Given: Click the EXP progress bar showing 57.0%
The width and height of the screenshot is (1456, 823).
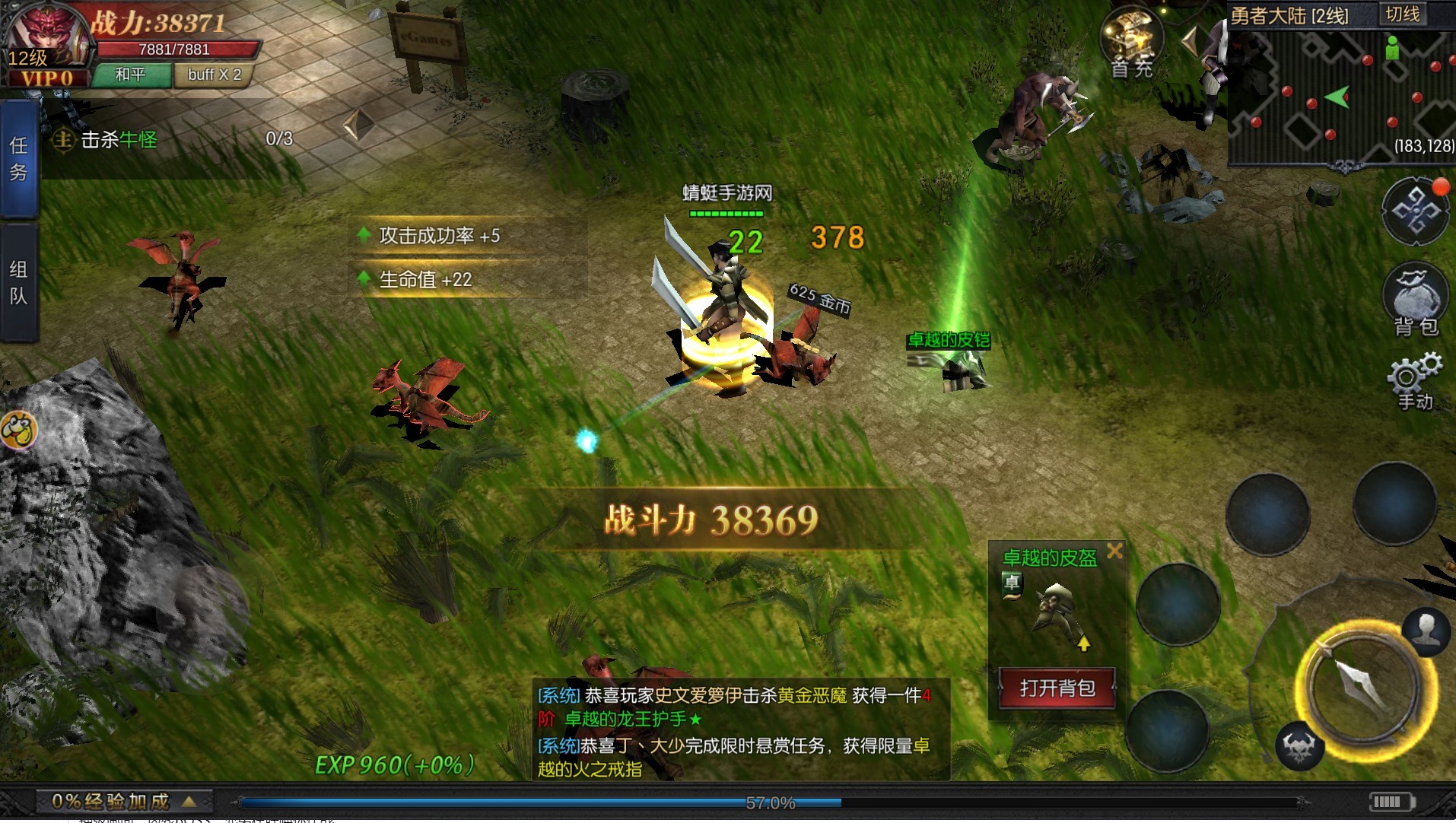Looking at the screenshot, I should 771,802.
